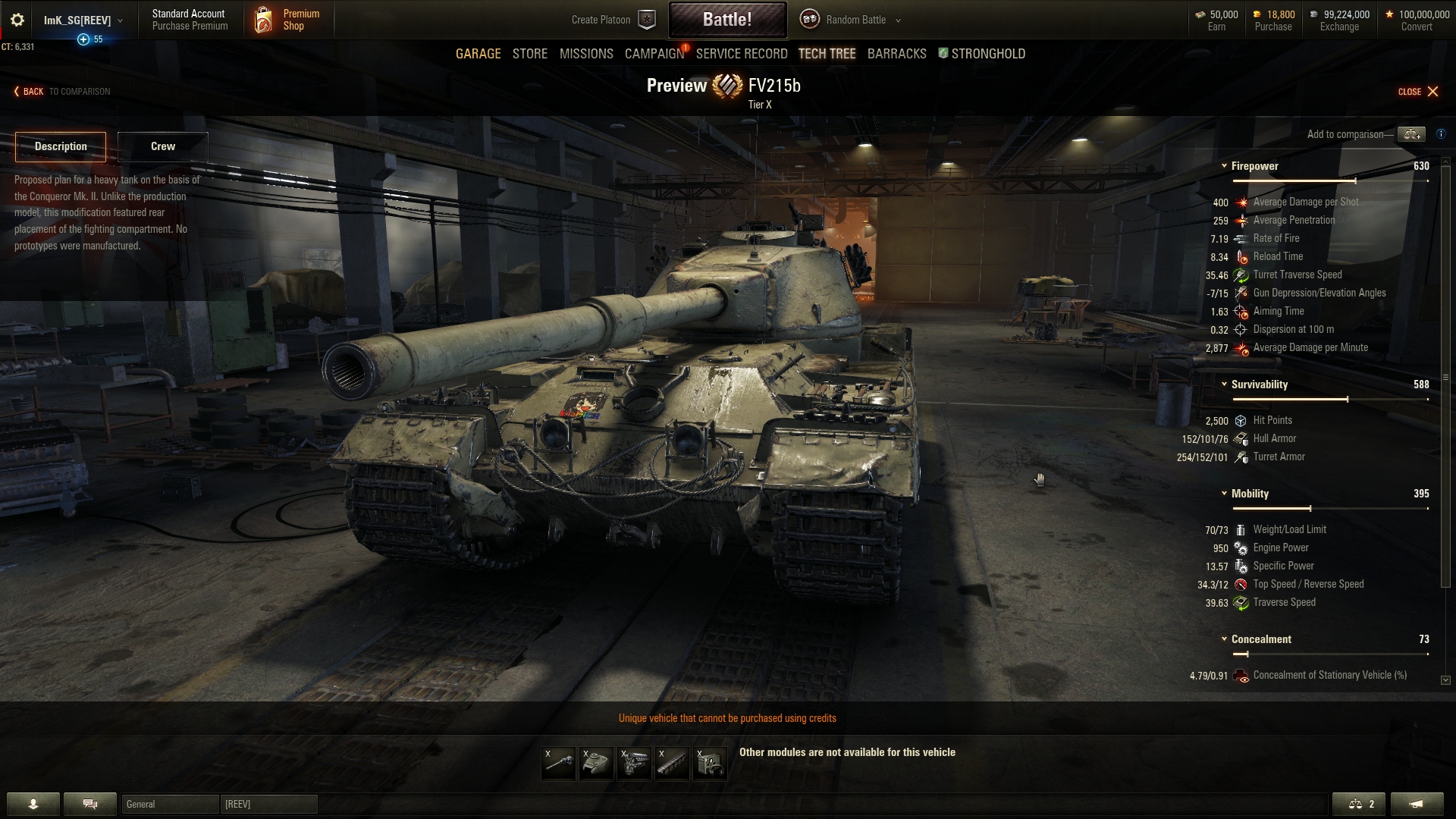Close the FV215b preview
This screenshot has height=819, width=1456.
(x=1418, y=92)
